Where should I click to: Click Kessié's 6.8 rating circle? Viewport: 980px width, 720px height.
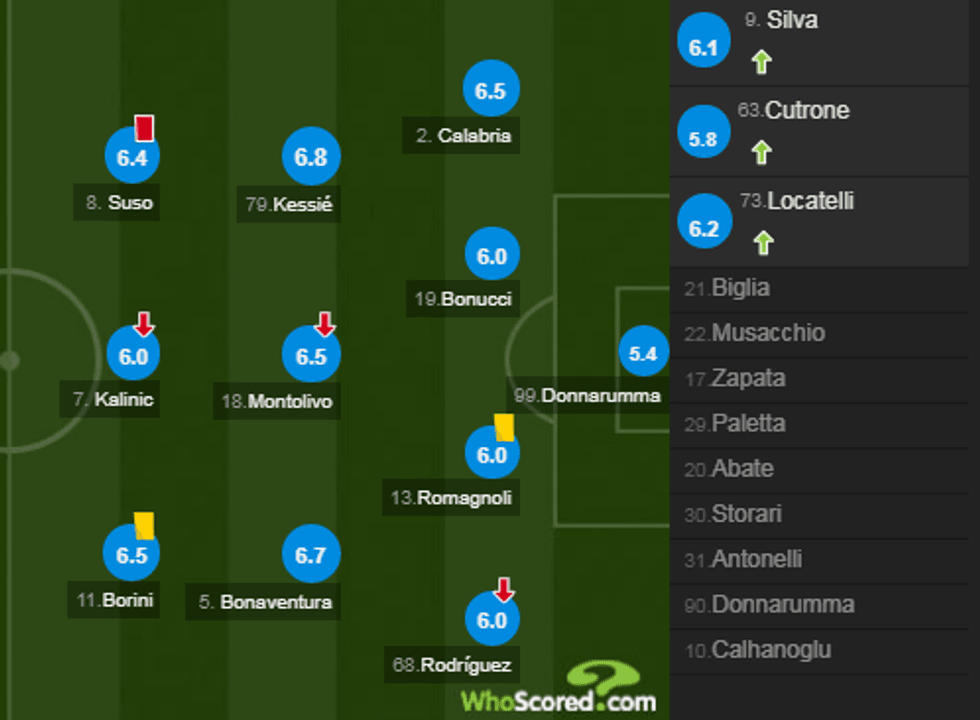click(311, 157)
